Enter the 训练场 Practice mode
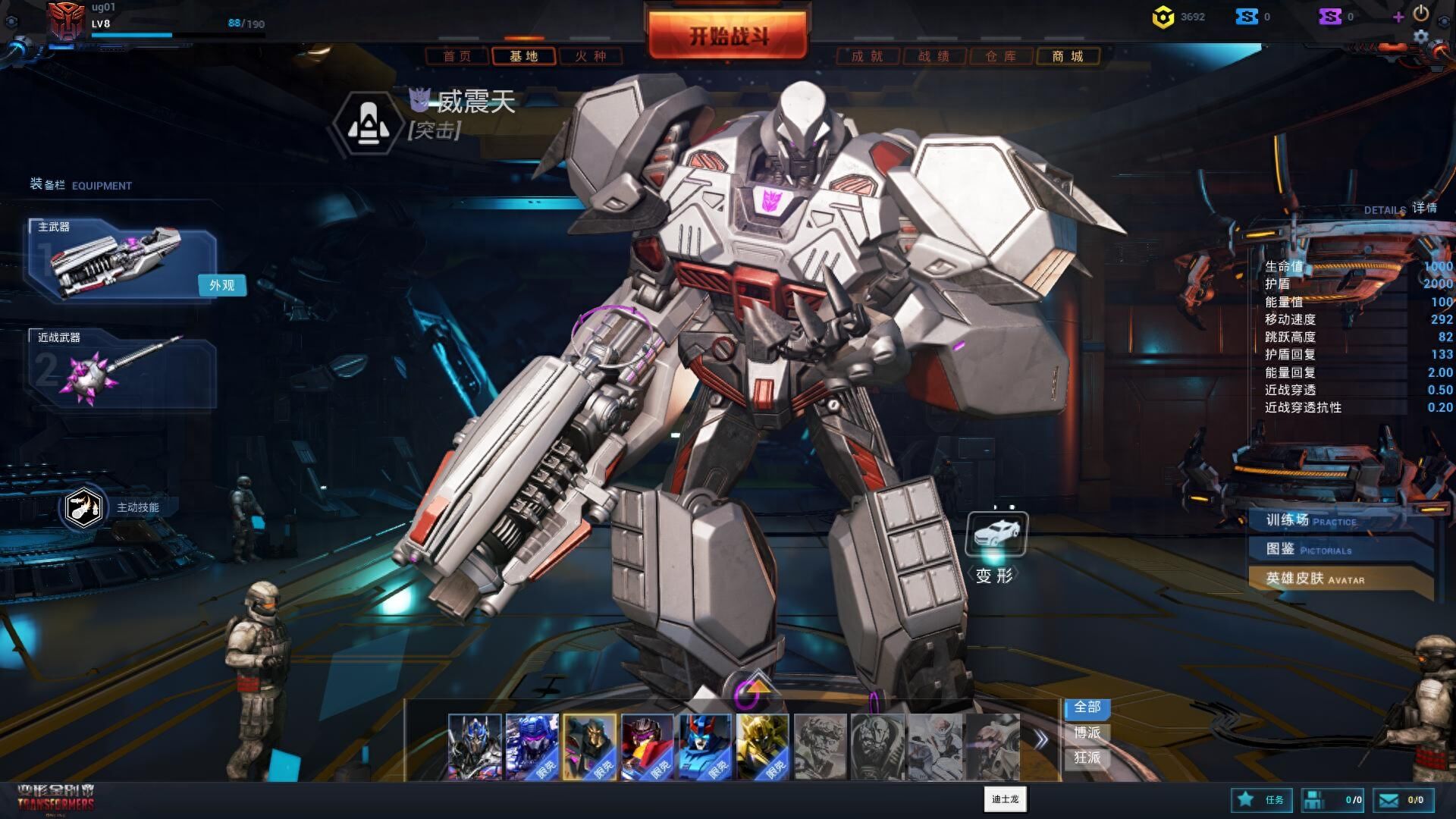 point(1319,520)
